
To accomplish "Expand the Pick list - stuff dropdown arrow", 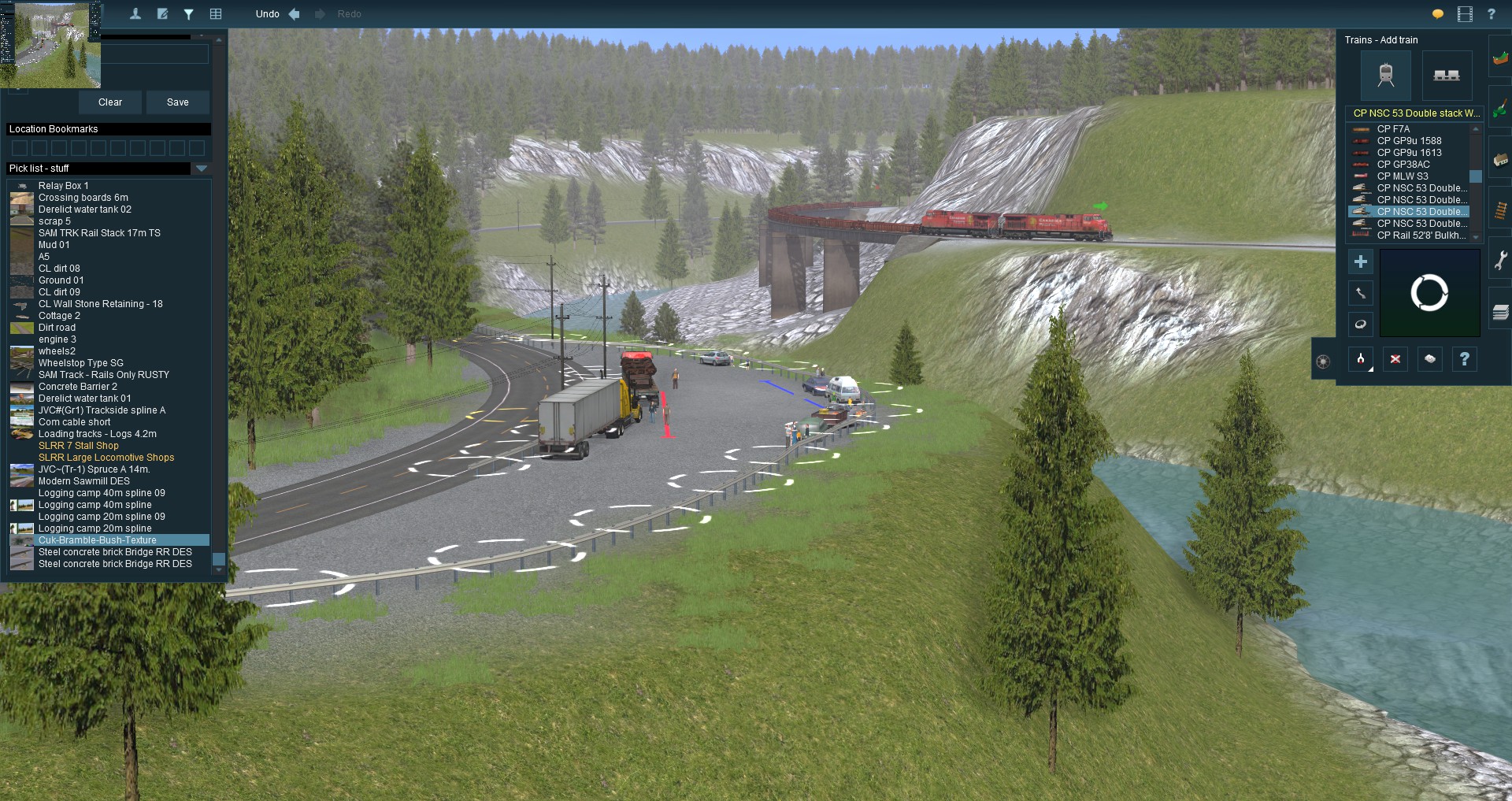I will pyautogui.click(x=202, y=169).
